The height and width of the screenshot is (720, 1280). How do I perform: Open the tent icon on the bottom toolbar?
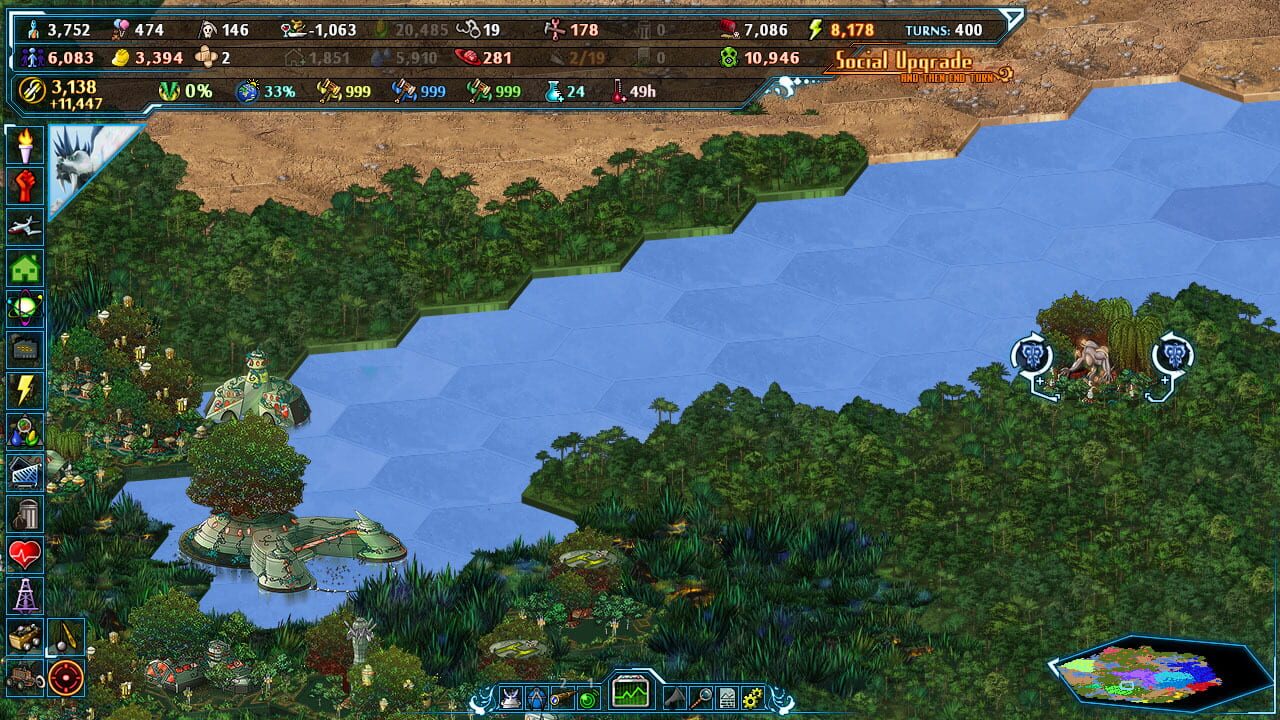point(675,696)
